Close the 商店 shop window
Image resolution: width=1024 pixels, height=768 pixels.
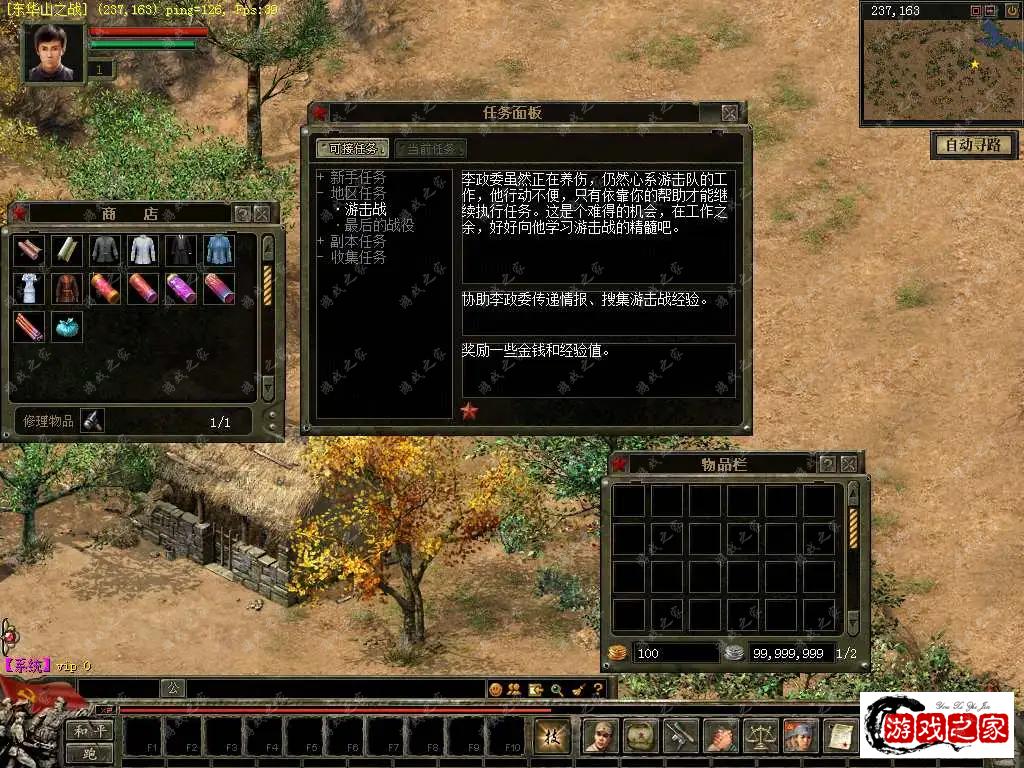pyautogui.click(x=262, y=213)
